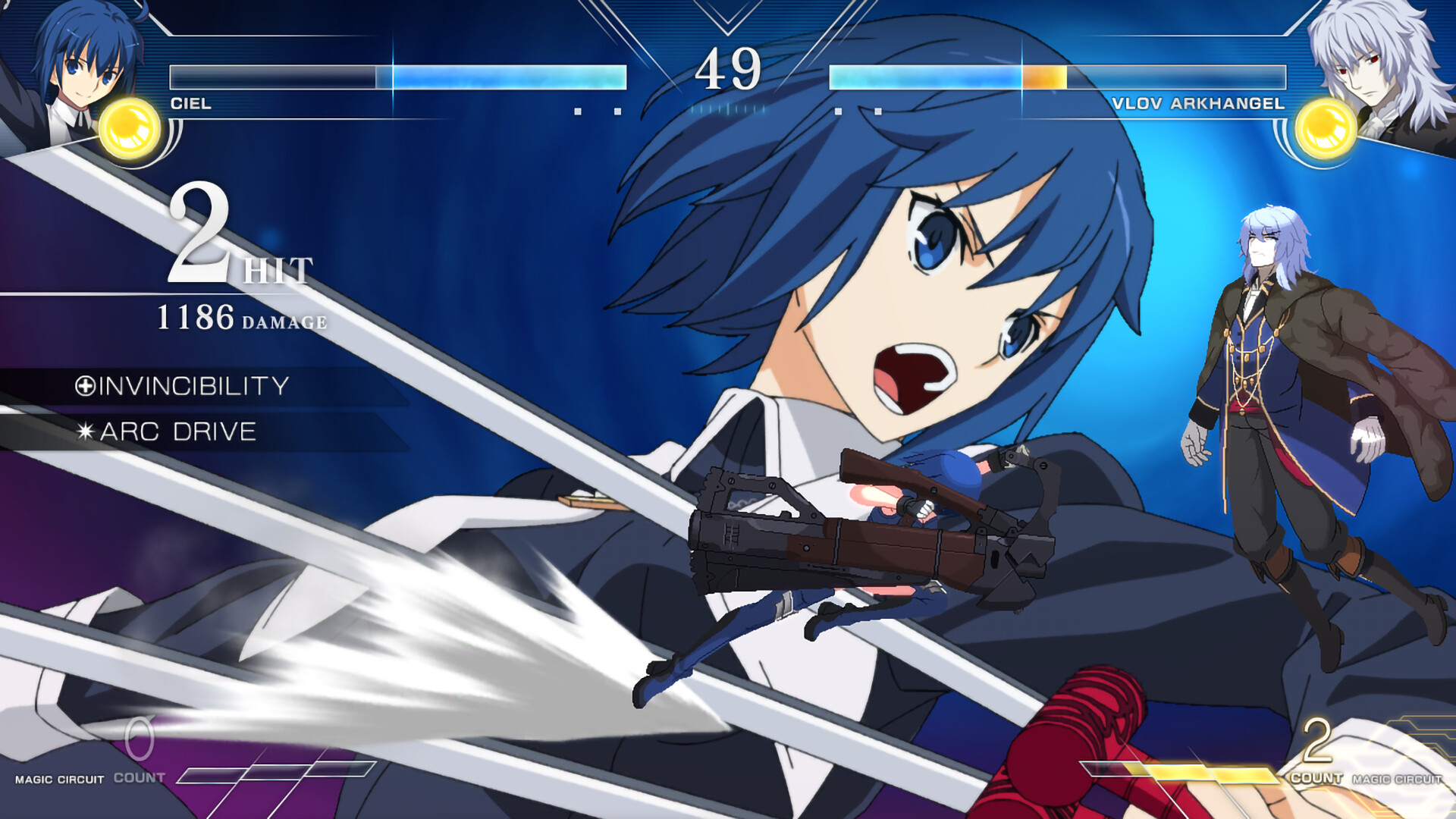Click Vlov's orange health gauge segment

(1043, 76)
